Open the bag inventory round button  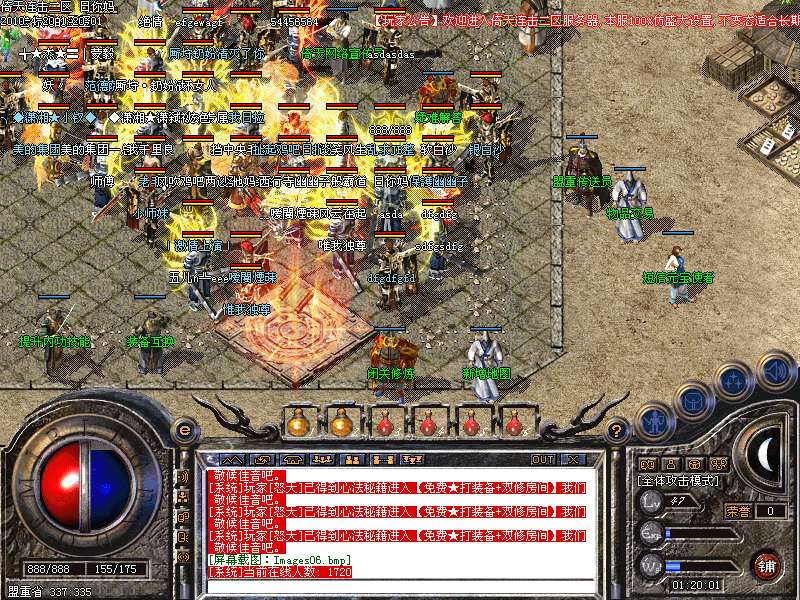[693, 400]
